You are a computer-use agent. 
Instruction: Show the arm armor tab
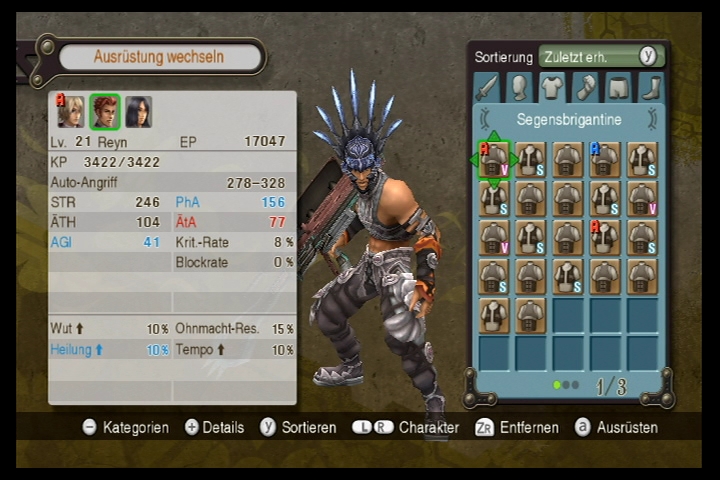pyautogui.click(x=585, y=88)
